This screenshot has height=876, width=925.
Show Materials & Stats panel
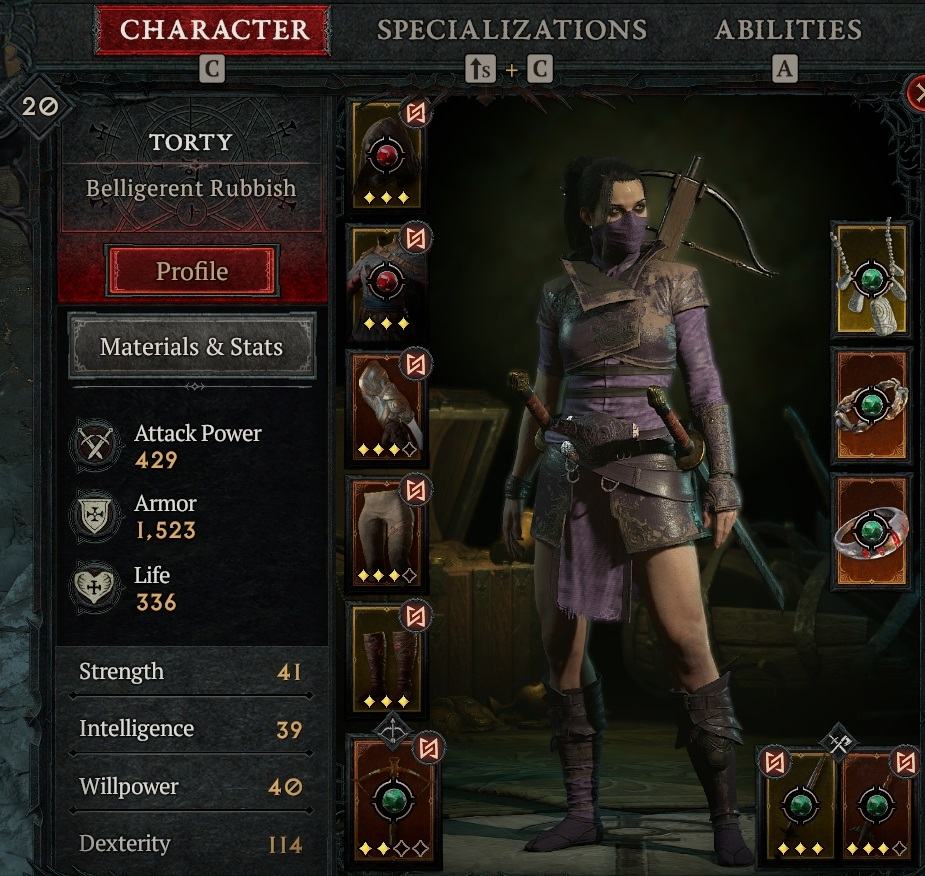click(x=191, y=347)
